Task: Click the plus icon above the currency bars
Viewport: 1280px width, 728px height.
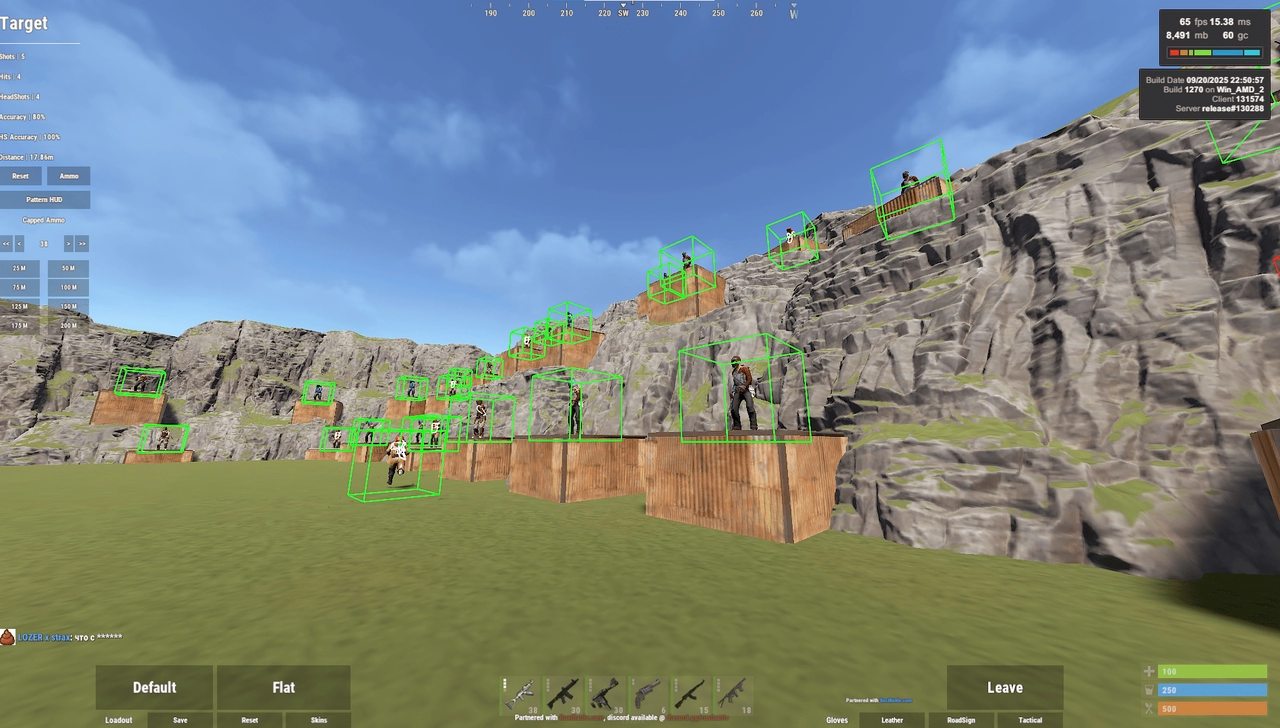Action: [1148, 671]
